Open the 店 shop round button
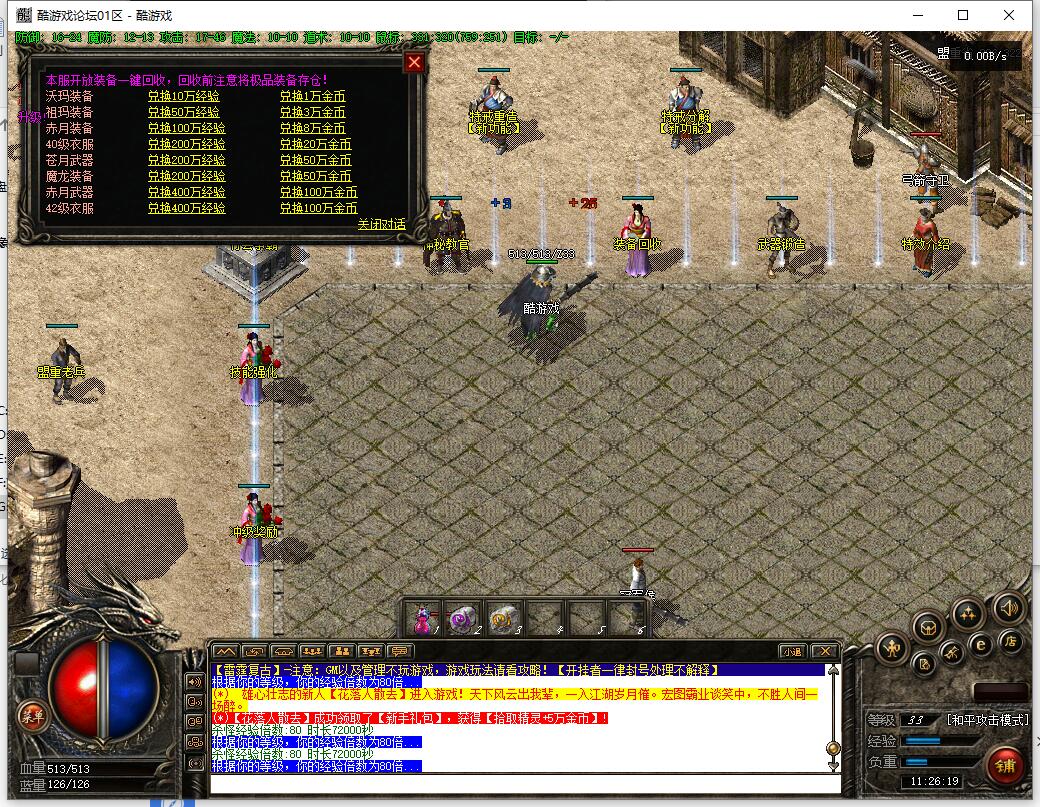Image resolution: width=1040 pixels, height=807 pixels. point(1011,641)
